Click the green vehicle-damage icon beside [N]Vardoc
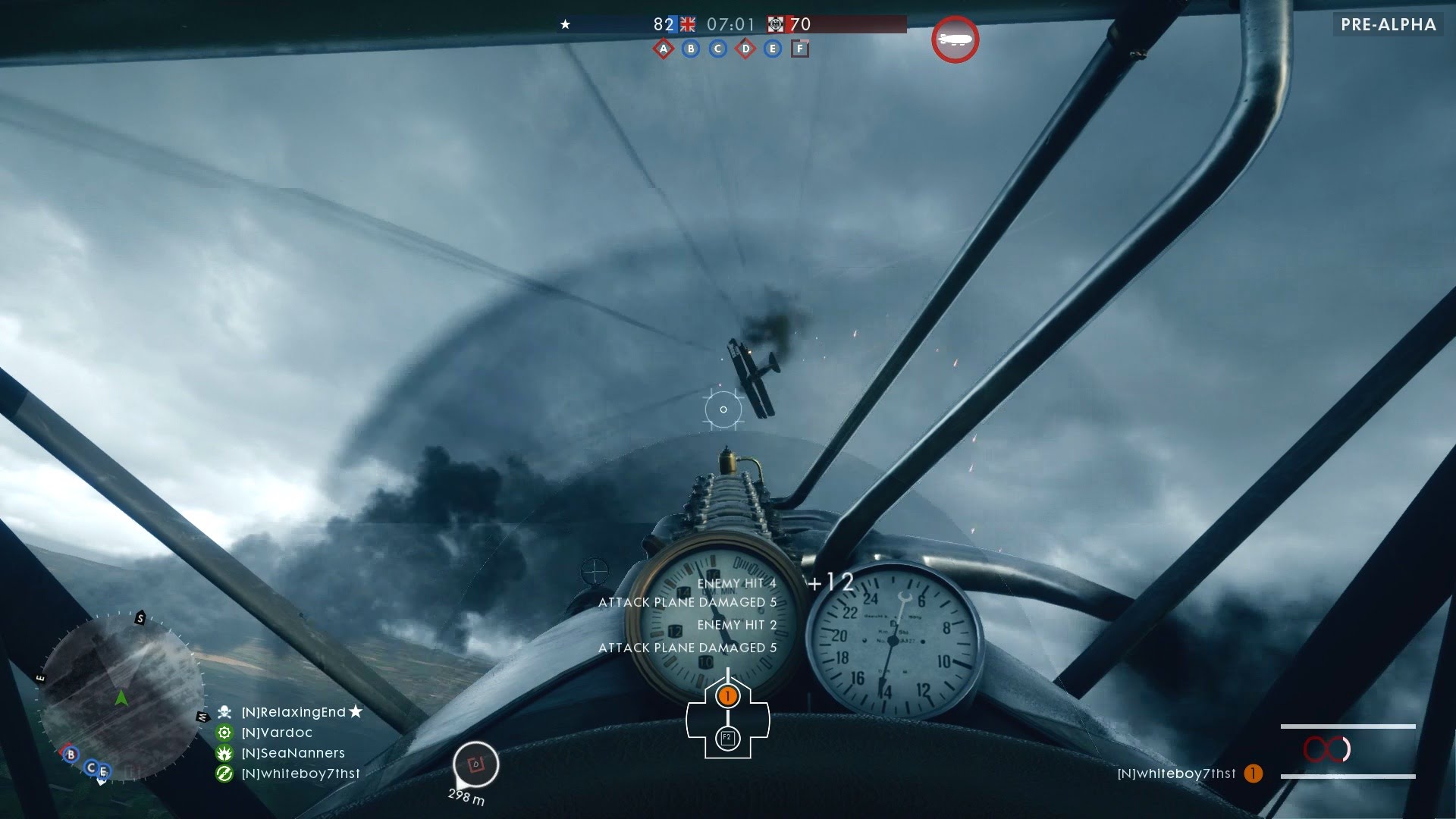 point(223,733)
